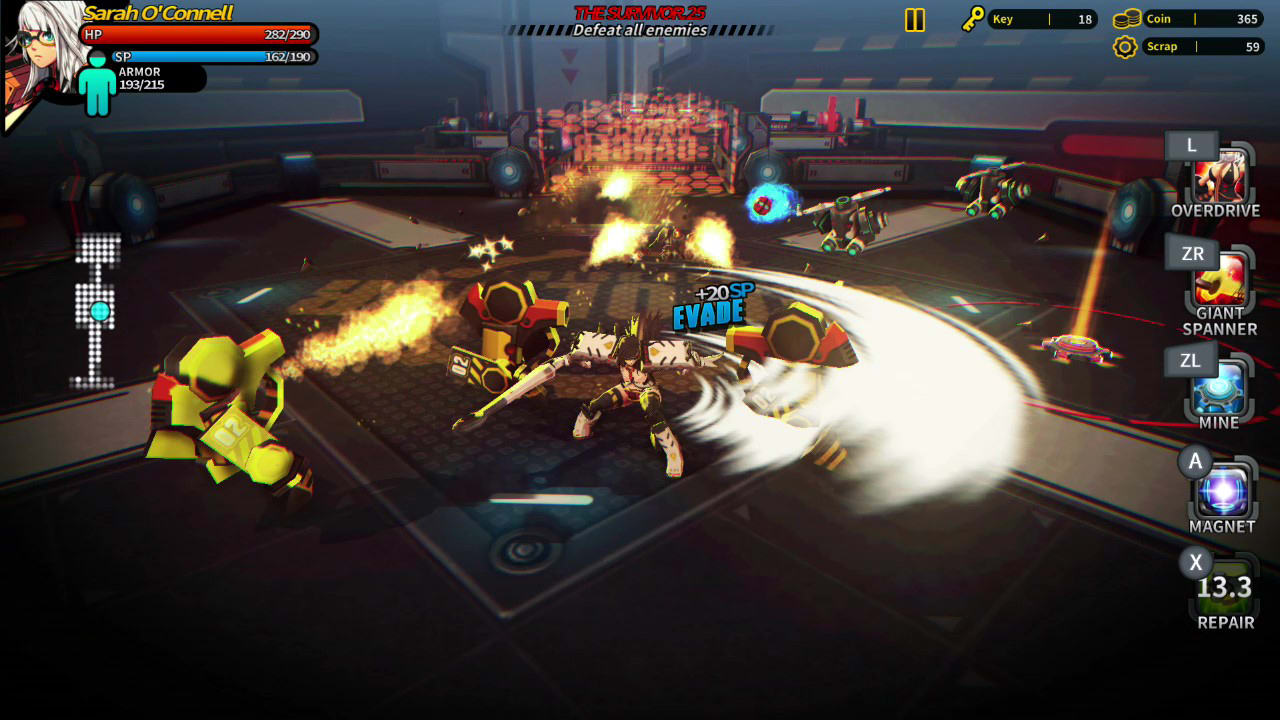The image size is (1280, 720).
Task: Click the 'Defeat all enemies' objective text
Action: click(x=640, y=29)
